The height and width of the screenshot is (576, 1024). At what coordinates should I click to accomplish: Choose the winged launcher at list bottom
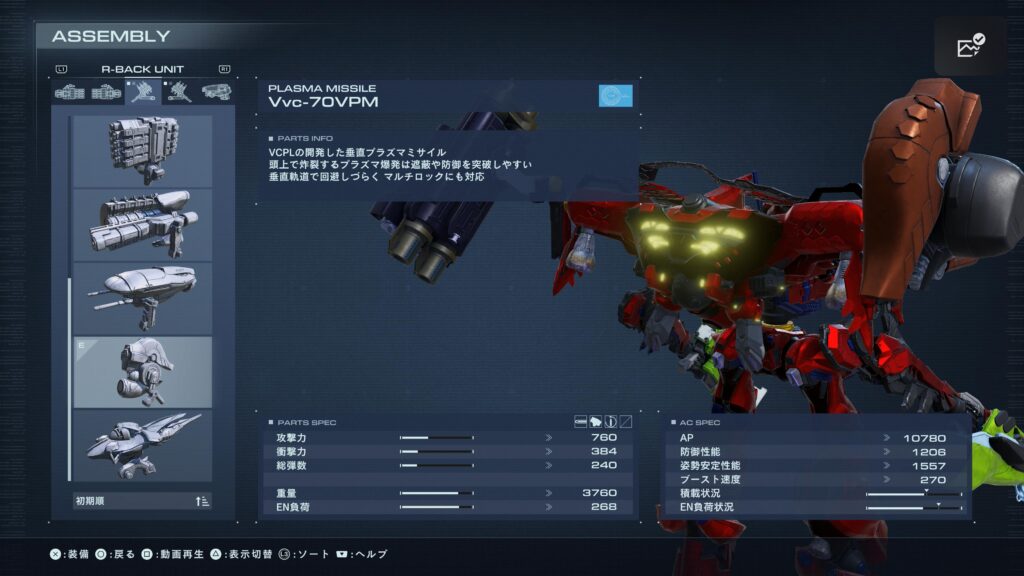tap(143, 445)
